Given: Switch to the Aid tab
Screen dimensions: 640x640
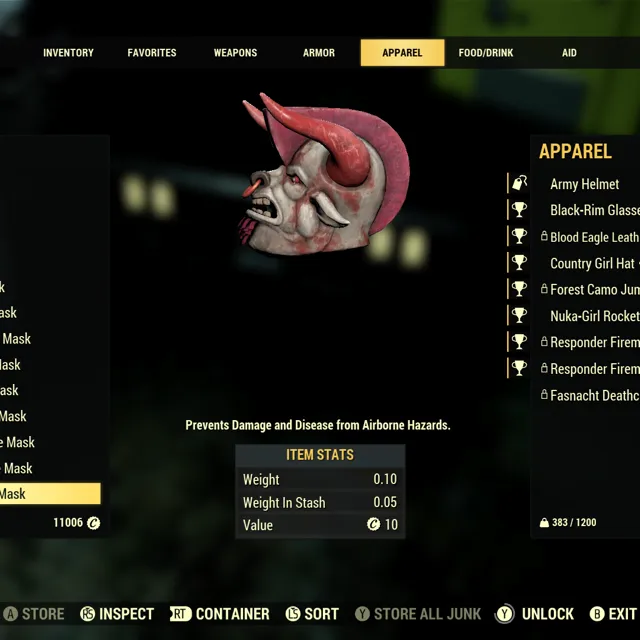Looking at the screenshot, I should pyautogui.click(x=569, y=53).
